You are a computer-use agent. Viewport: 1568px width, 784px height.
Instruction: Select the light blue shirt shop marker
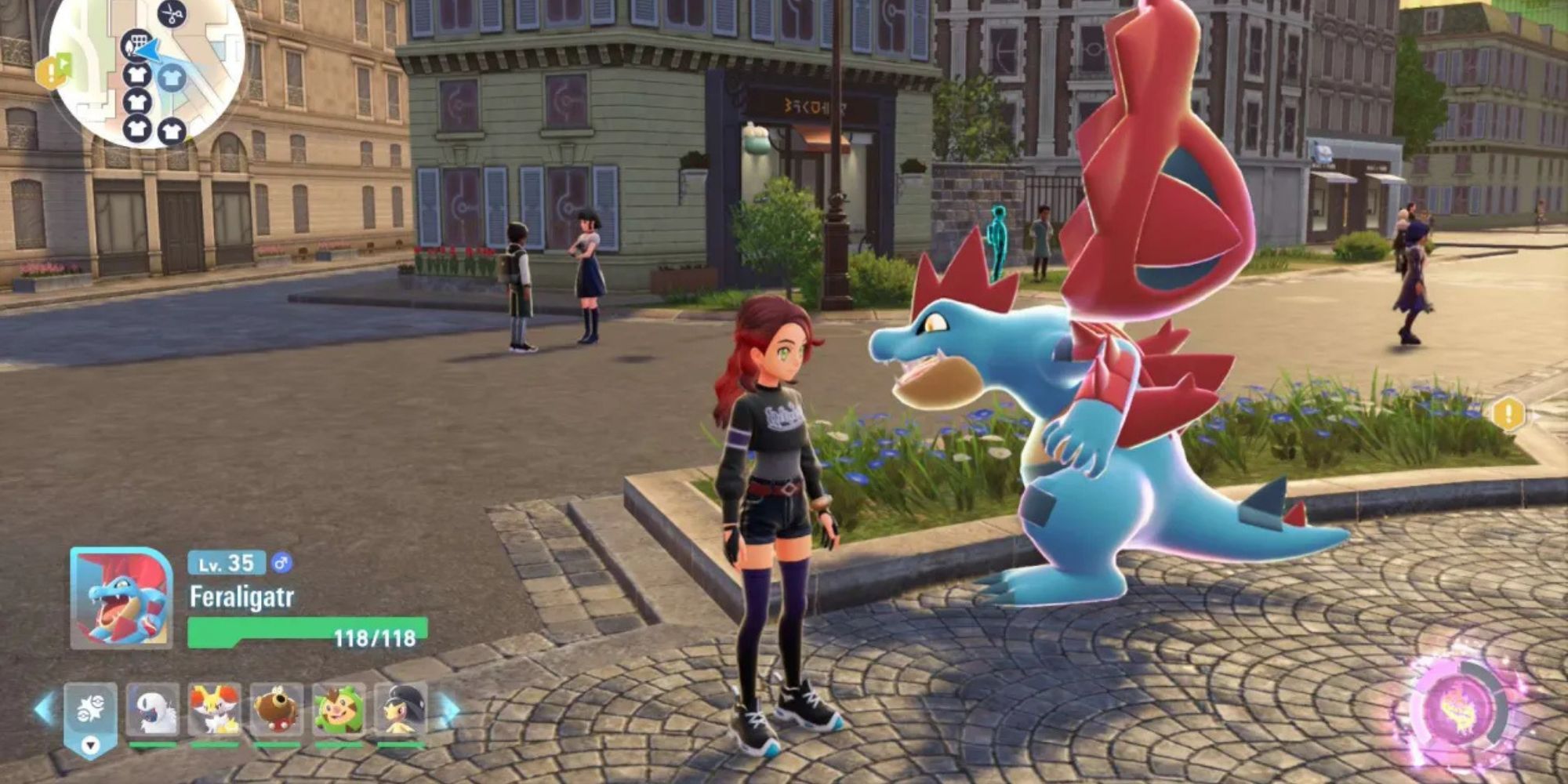click(x=171, y=78)
